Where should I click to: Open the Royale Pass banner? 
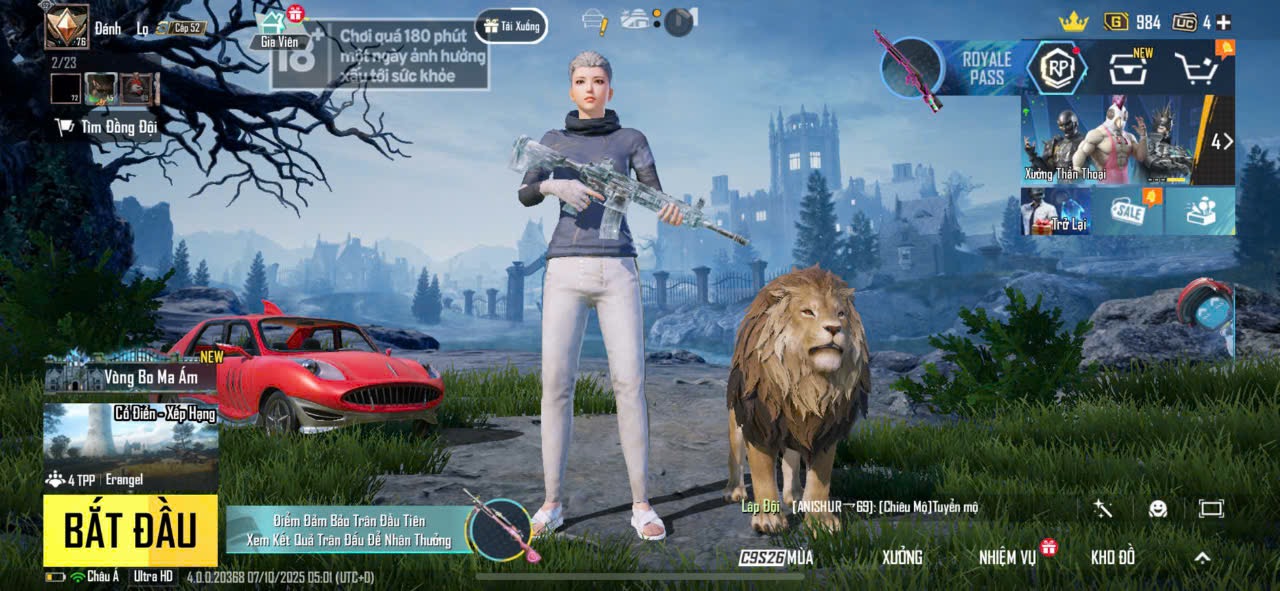tap(985, 67)
